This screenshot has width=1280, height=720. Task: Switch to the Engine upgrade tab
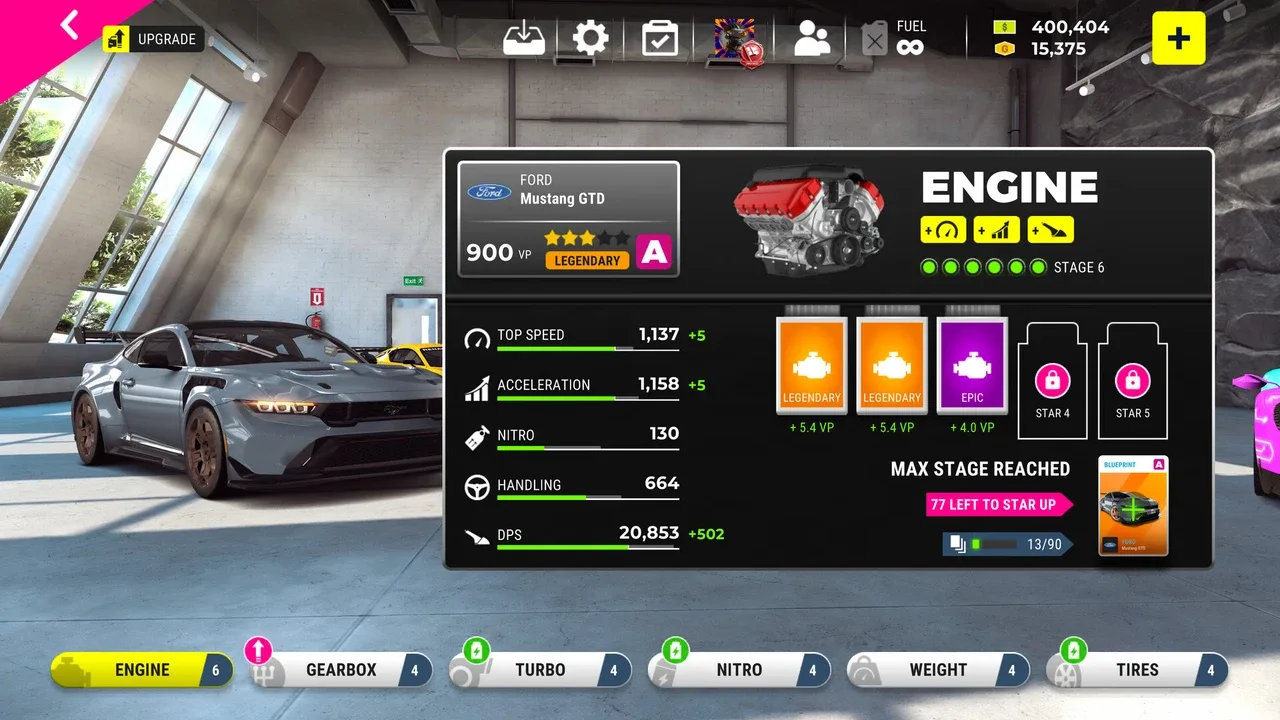pyautogui.click(x=142, y=670)
